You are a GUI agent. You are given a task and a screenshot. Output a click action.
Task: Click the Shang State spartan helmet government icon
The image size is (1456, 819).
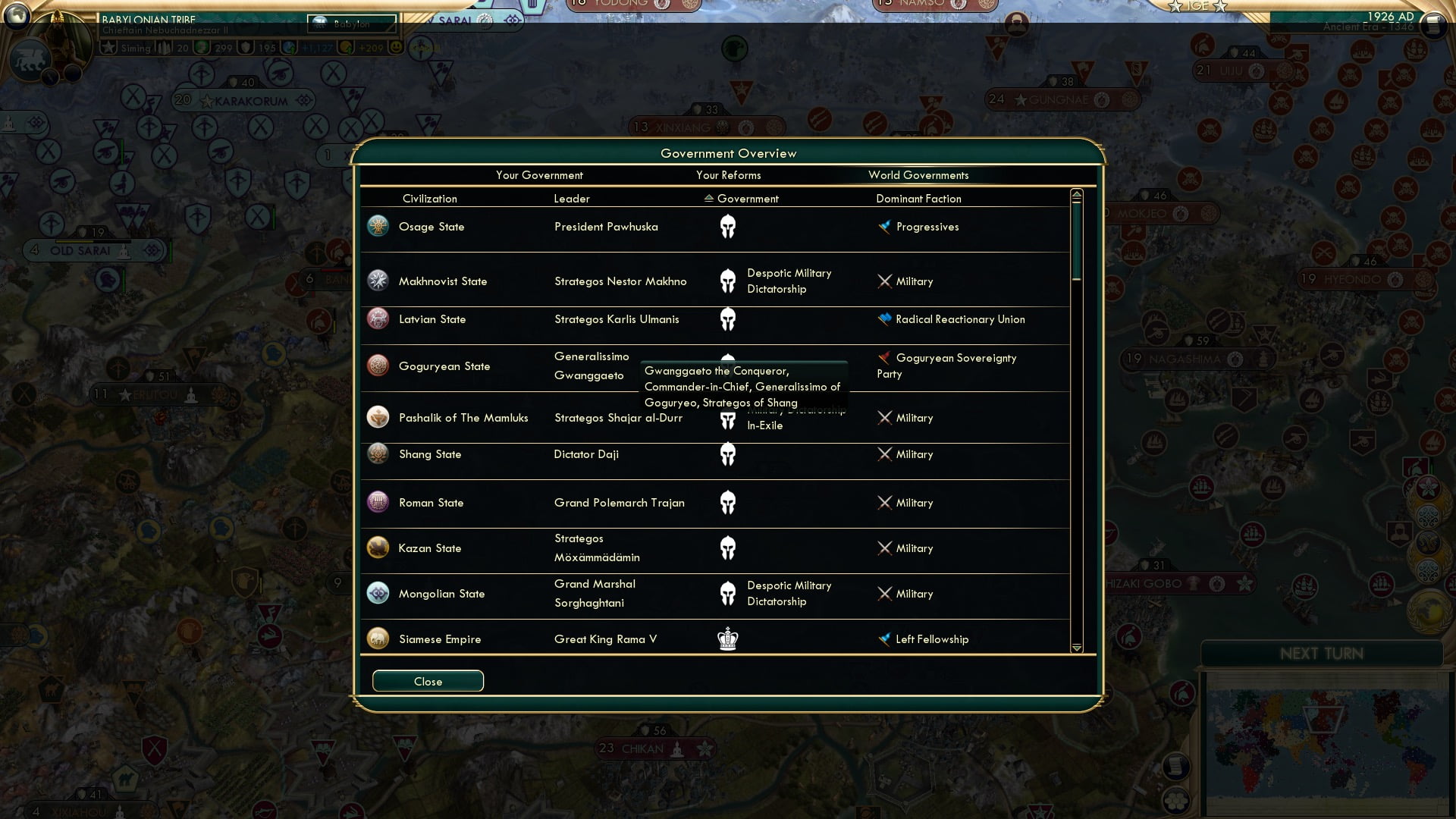729,454
